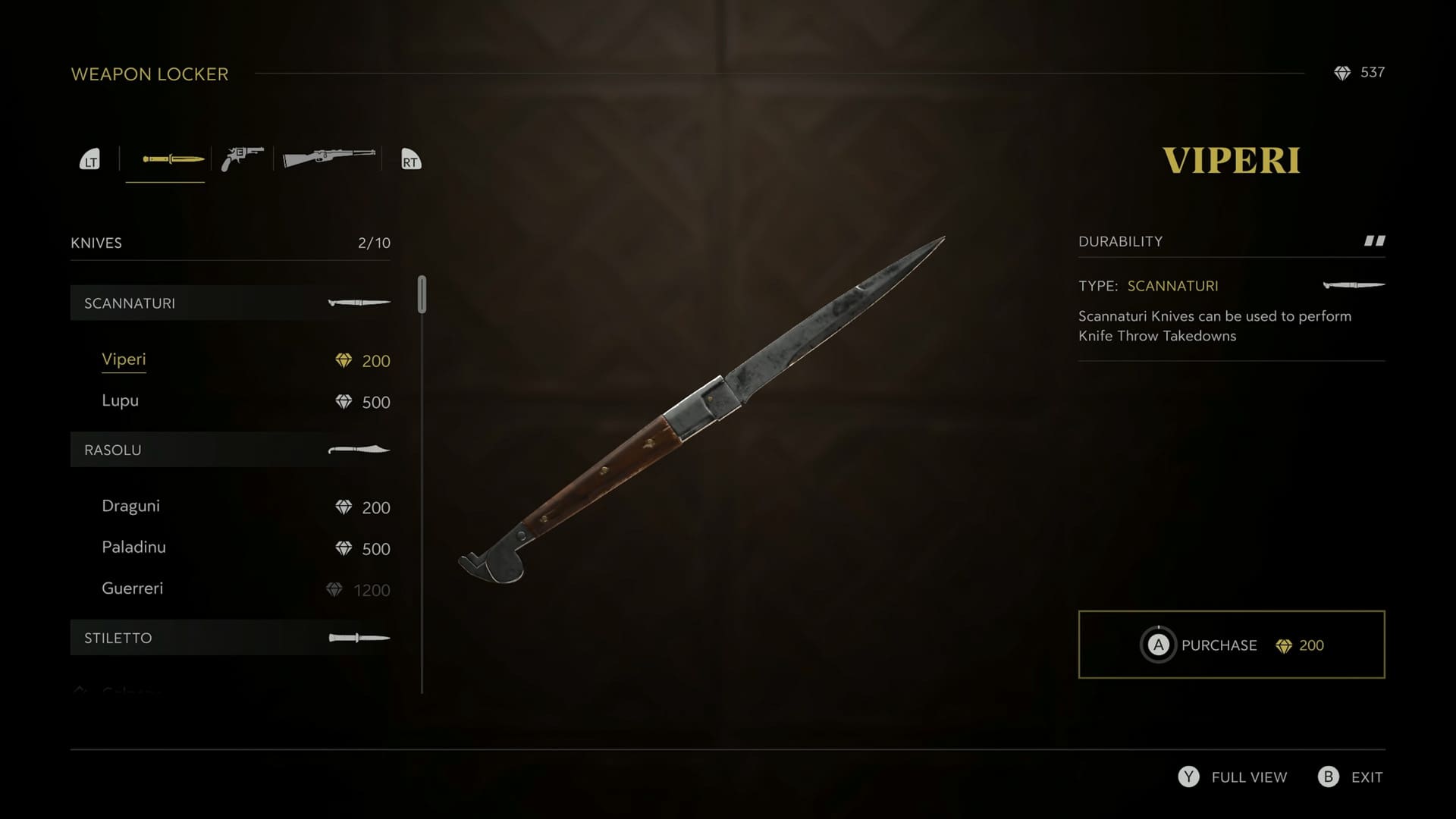Open the rifle category icon

pos(328,158)
